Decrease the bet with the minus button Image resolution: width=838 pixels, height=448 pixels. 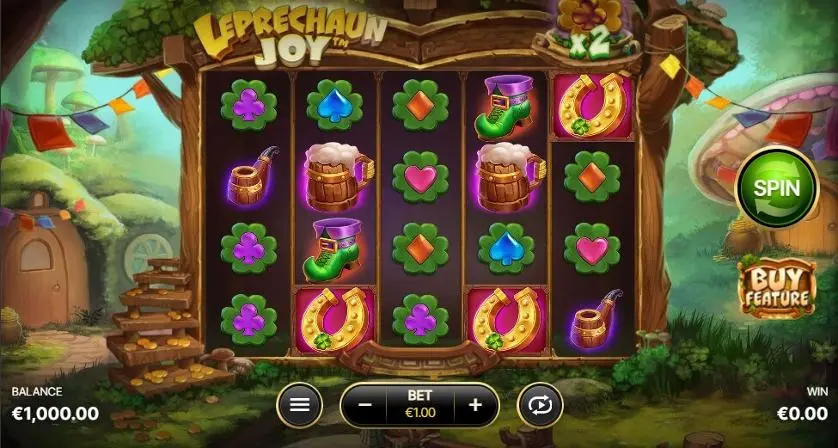coord(366,405)
